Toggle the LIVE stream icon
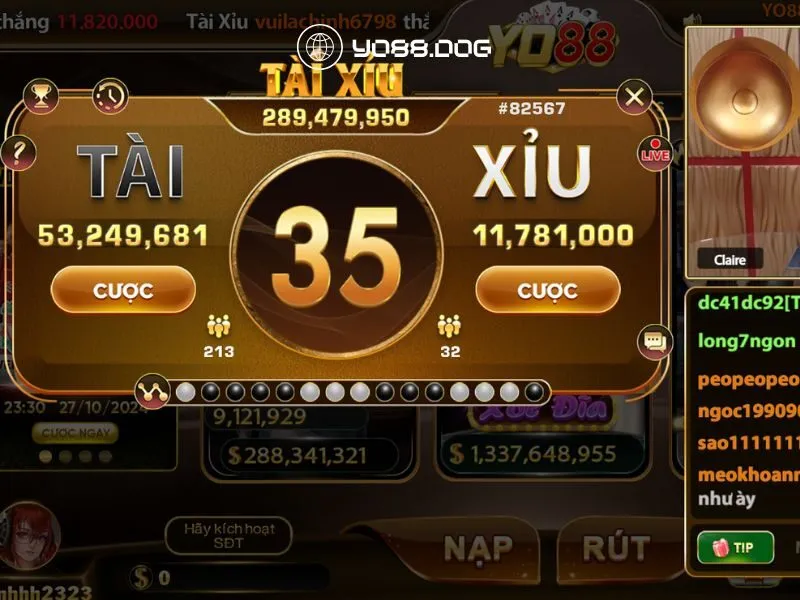This screenshot has width=800, height=600. pyautogui.click(x=655, y=154)
